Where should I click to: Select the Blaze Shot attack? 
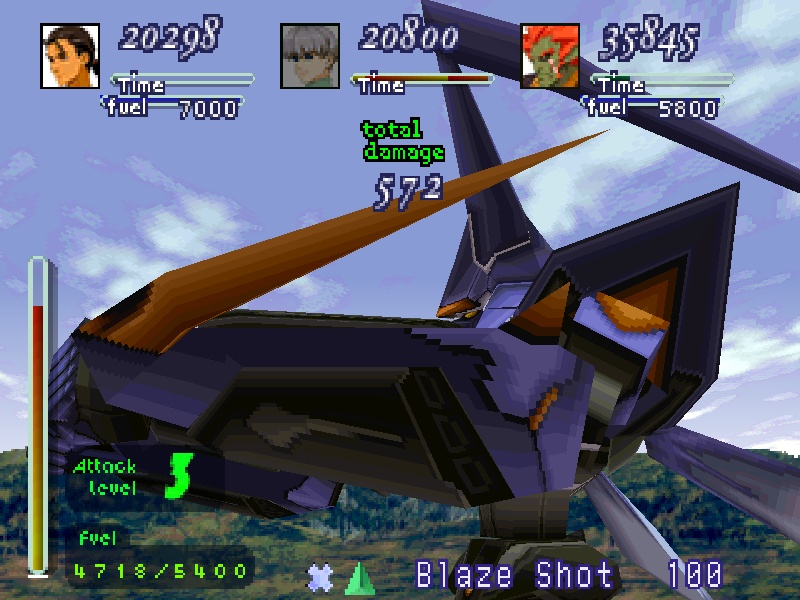coord(514,575)
